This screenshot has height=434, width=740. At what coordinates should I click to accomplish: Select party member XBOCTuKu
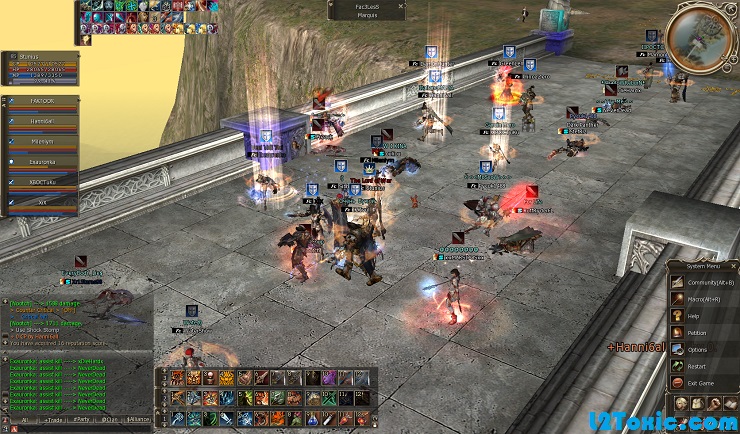point(42,182)
